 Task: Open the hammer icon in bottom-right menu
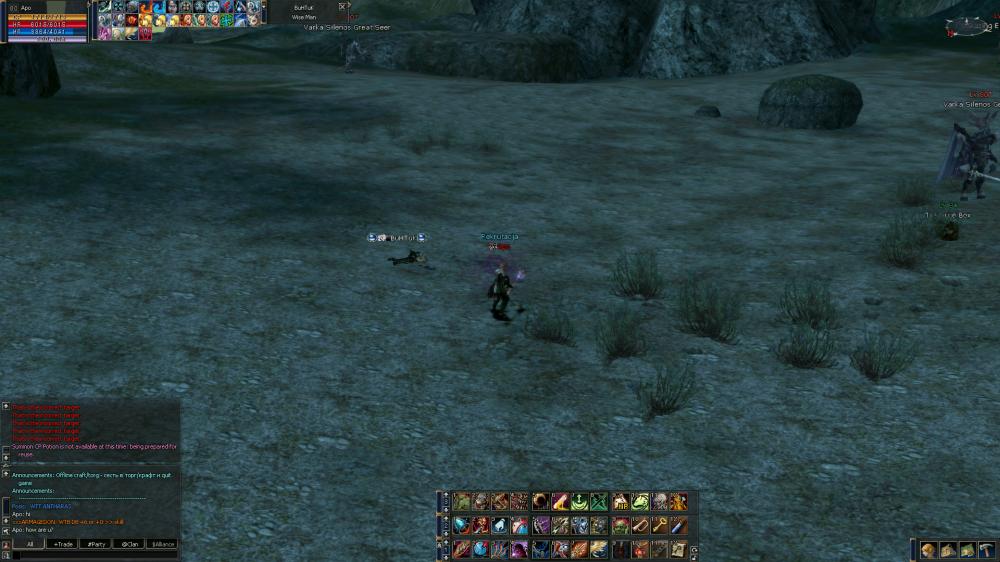986,550
